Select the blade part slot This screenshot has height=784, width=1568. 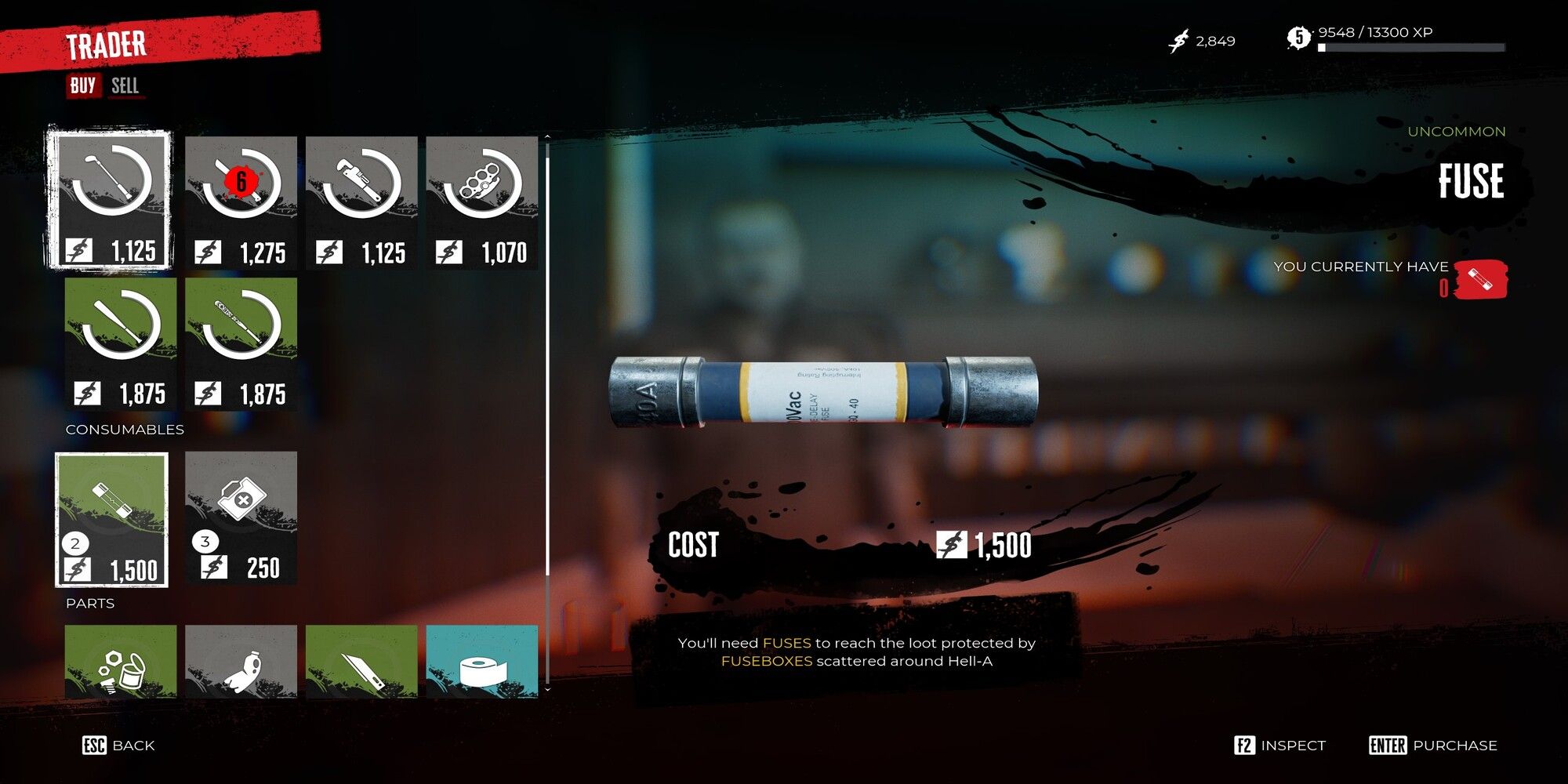coord(361,661)
